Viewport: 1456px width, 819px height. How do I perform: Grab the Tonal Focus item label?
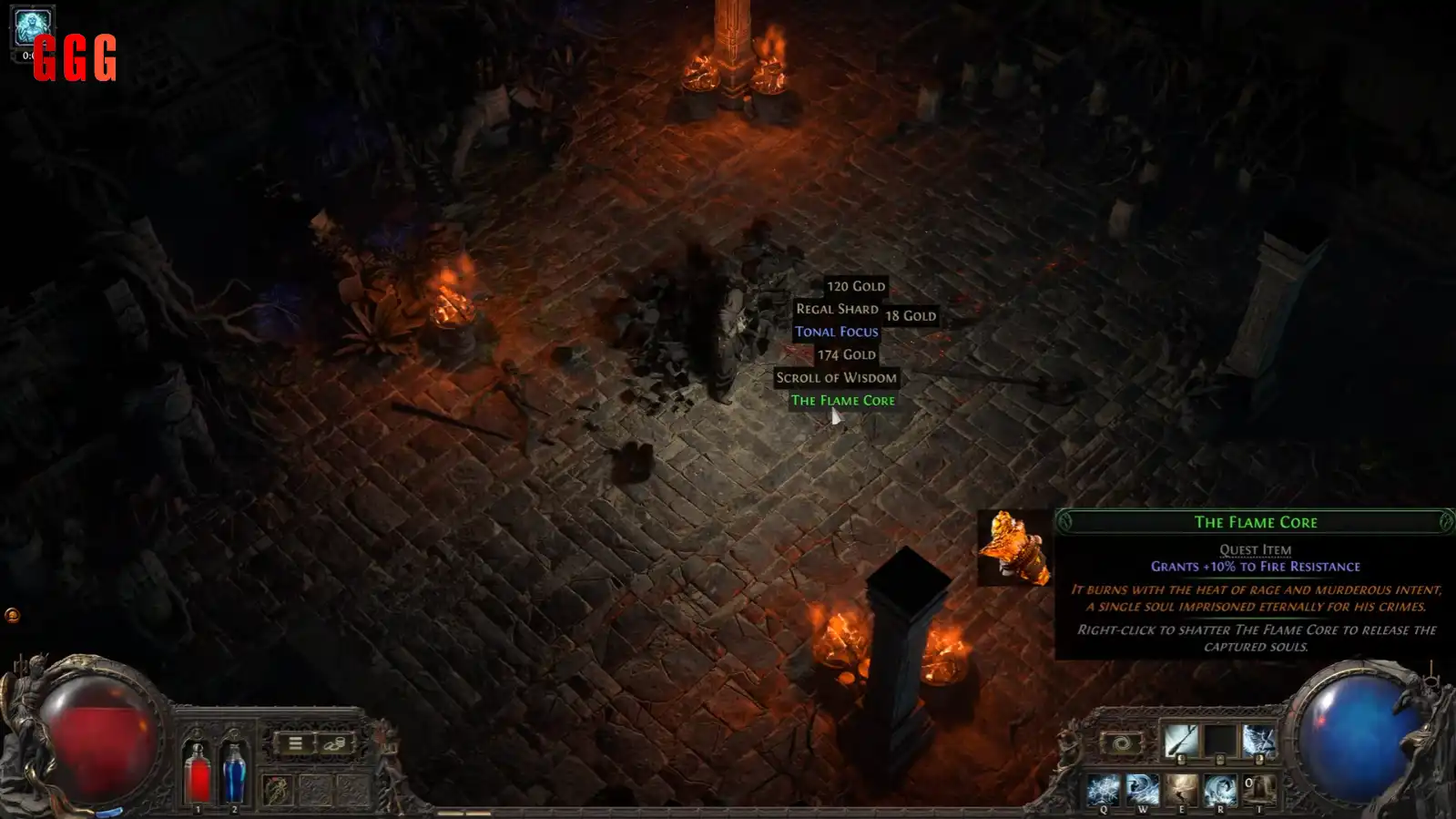[836, 333]
